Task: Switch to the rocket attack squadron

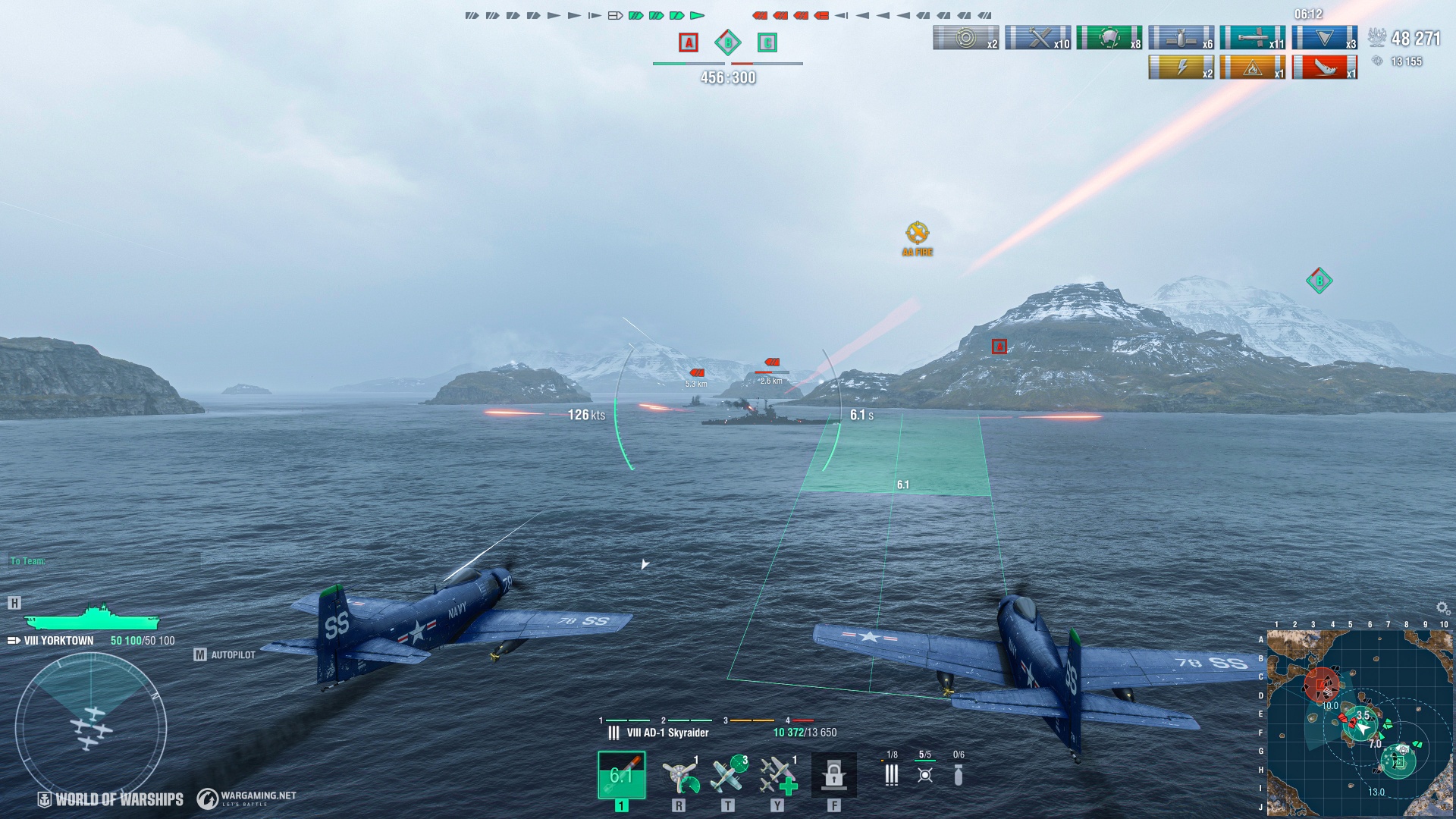Action: [x=892, y=773]
